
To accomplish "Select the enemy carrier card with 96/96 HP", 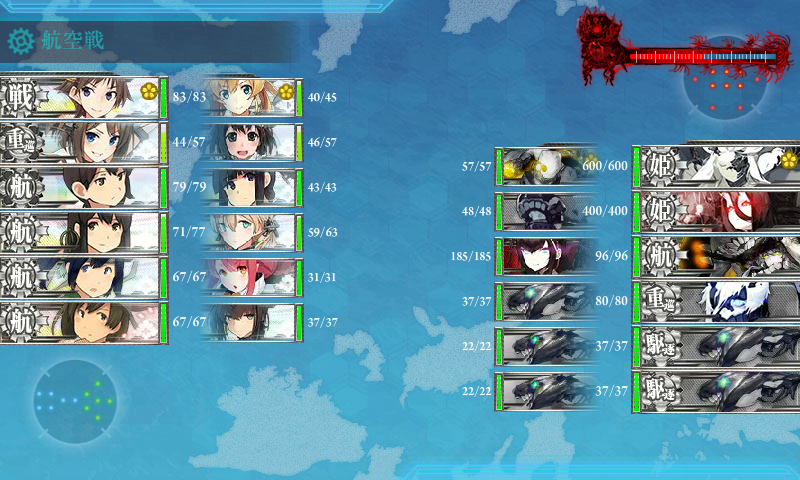I will (715, 255).
